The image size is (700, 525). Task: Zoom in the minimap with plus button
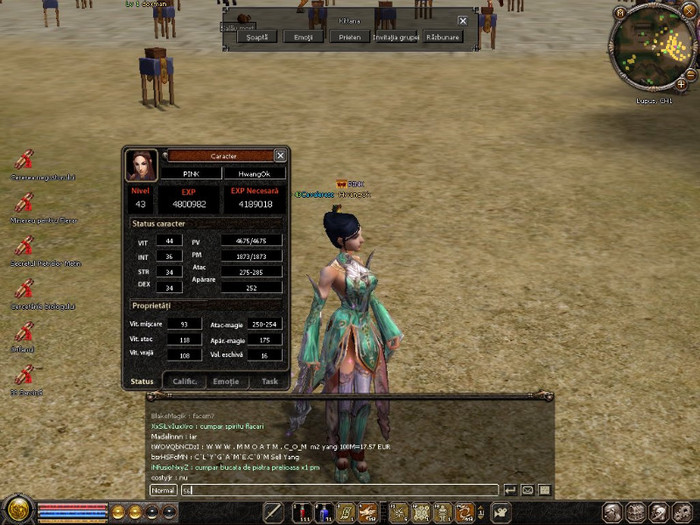click(681, 85)
